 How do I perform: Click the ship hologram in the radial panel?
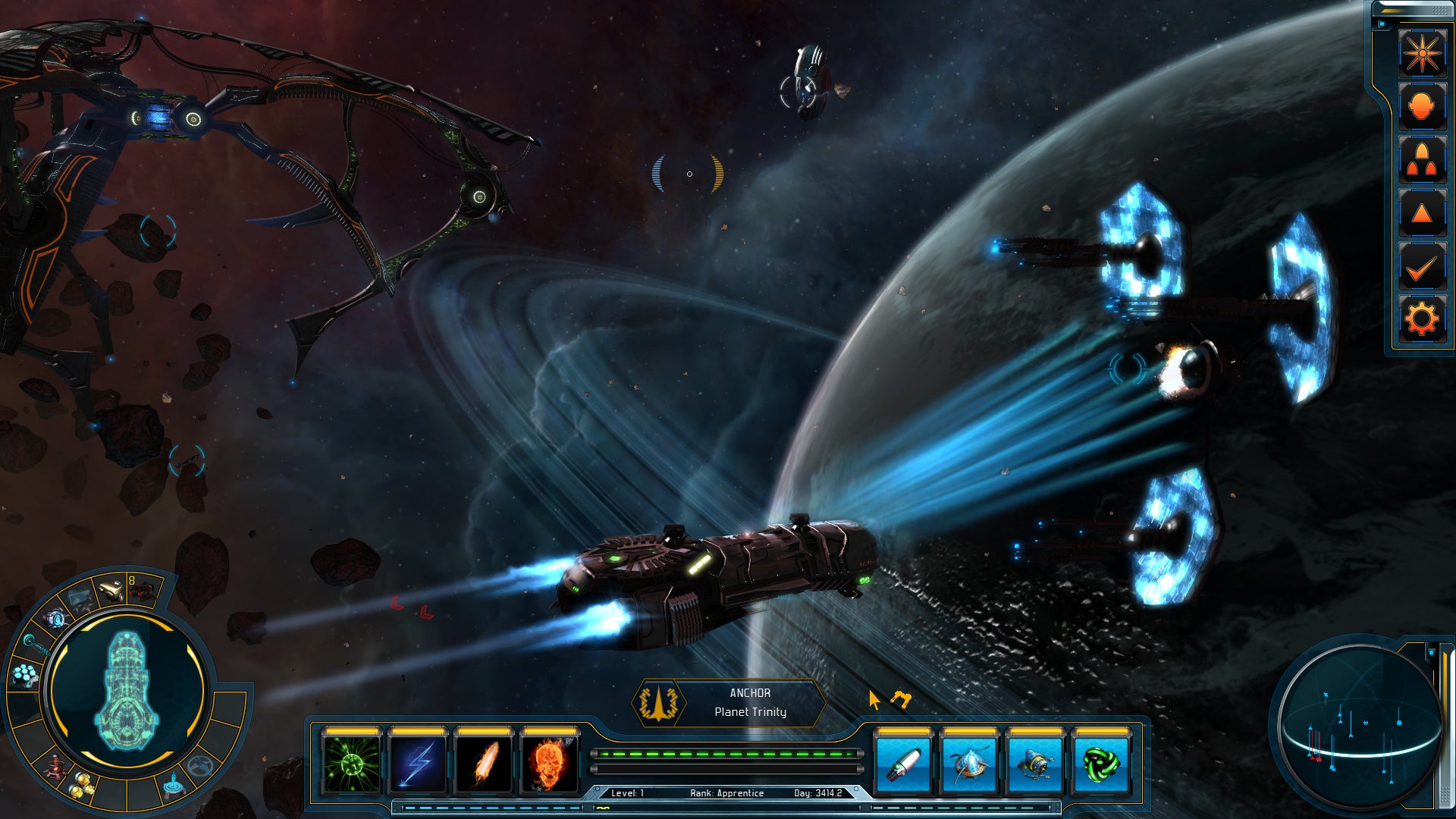pyautogui.click(x=127, y=692)
